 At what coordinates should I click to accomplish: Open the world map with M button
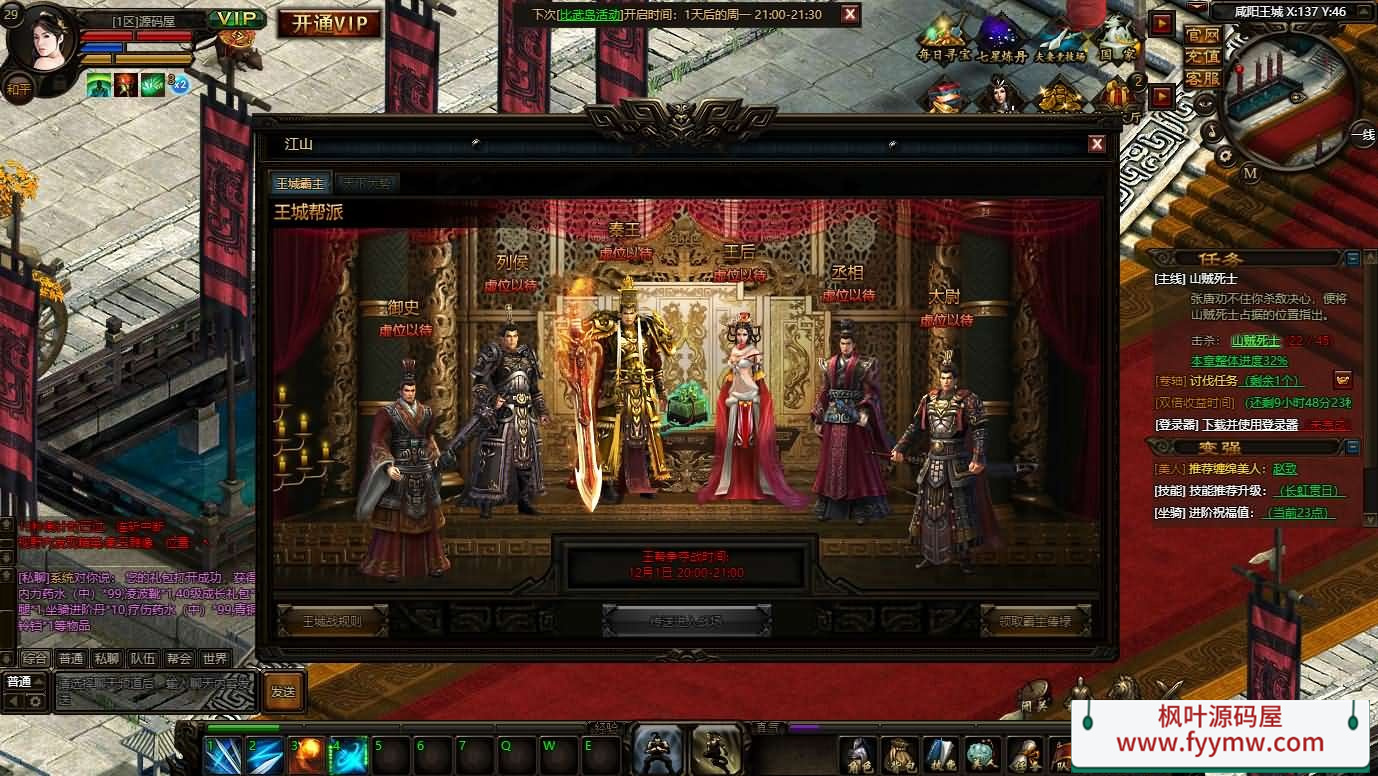coord(1250,173)
